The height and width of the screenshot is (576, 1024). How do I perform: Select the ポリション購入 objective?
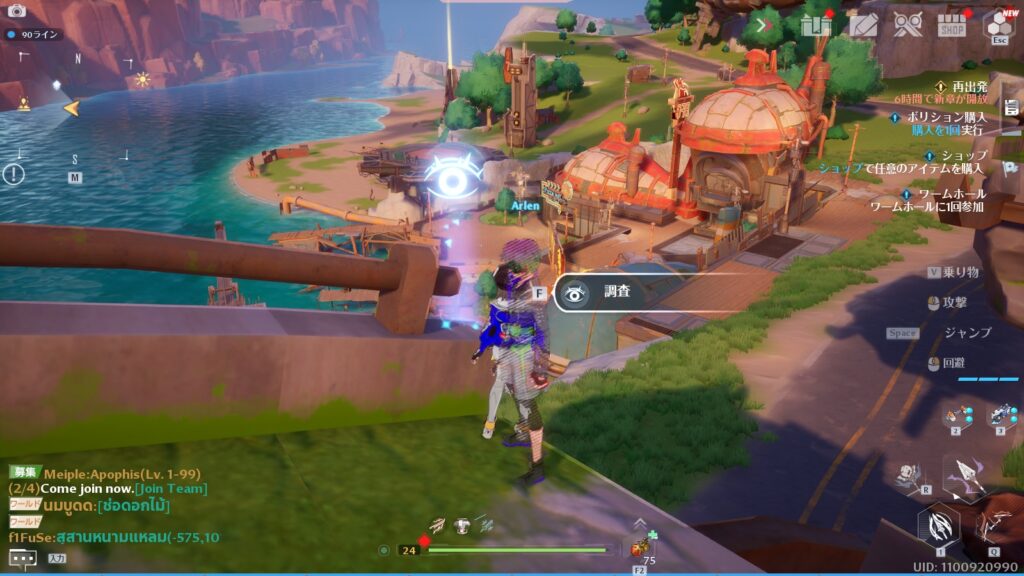[946, 117]
